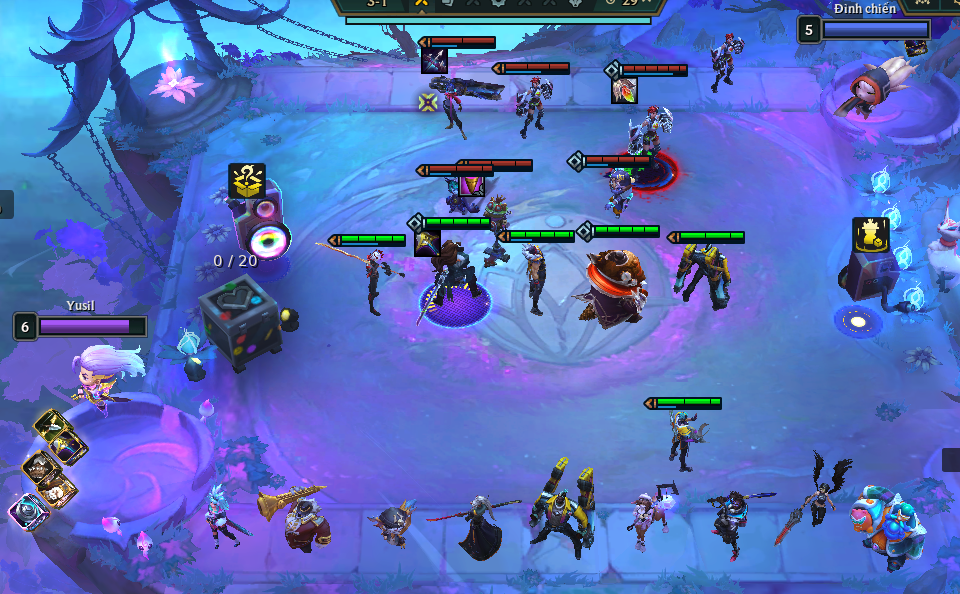Image resolution: width=960 pixels, height=594 pixels.
Task: Pick the sword item atop the item stack
Action: pos(48,424)
